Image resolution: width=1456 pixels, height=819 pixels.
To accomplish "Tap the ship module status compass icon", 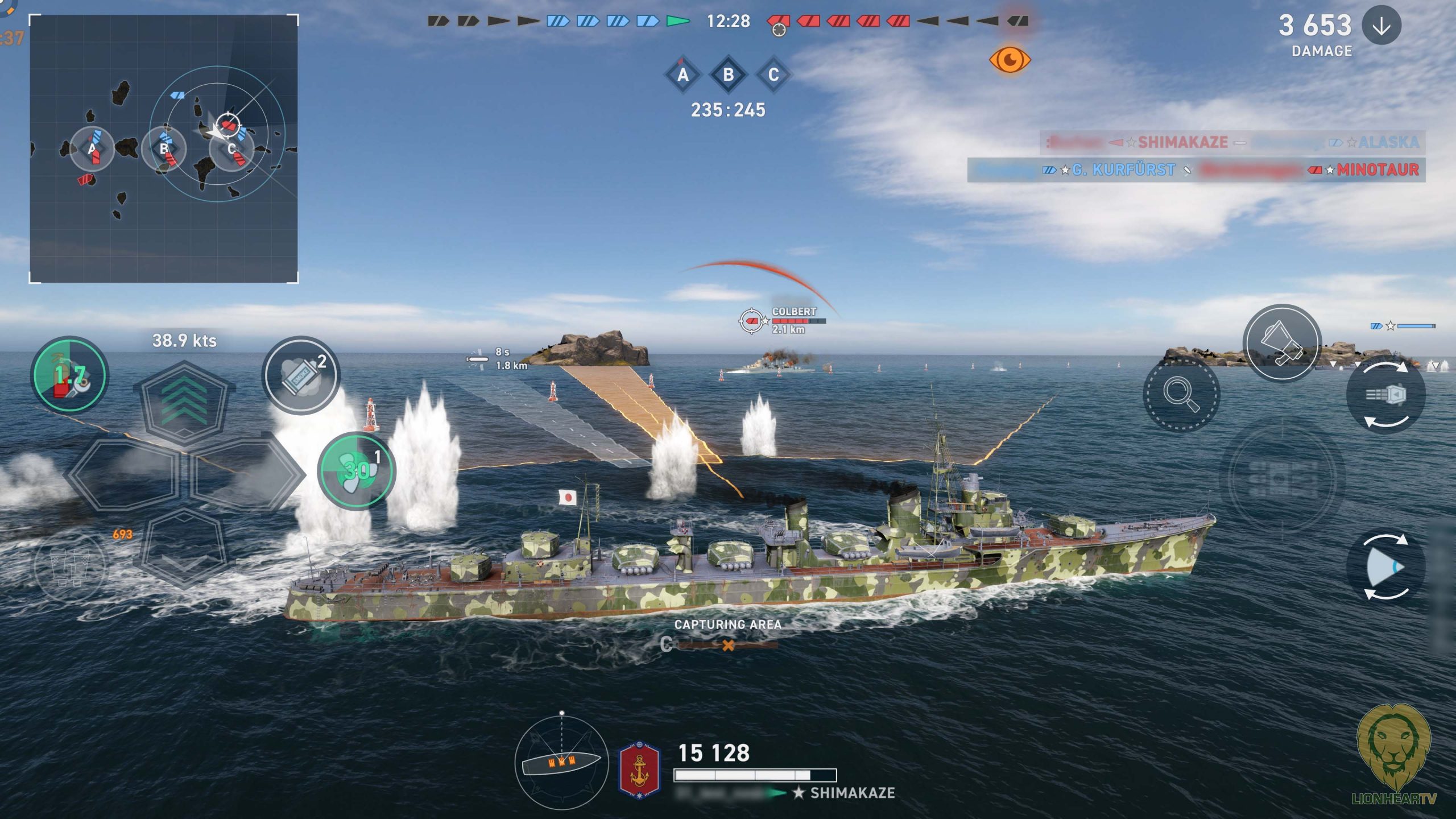I will click(x=561, y=762).
